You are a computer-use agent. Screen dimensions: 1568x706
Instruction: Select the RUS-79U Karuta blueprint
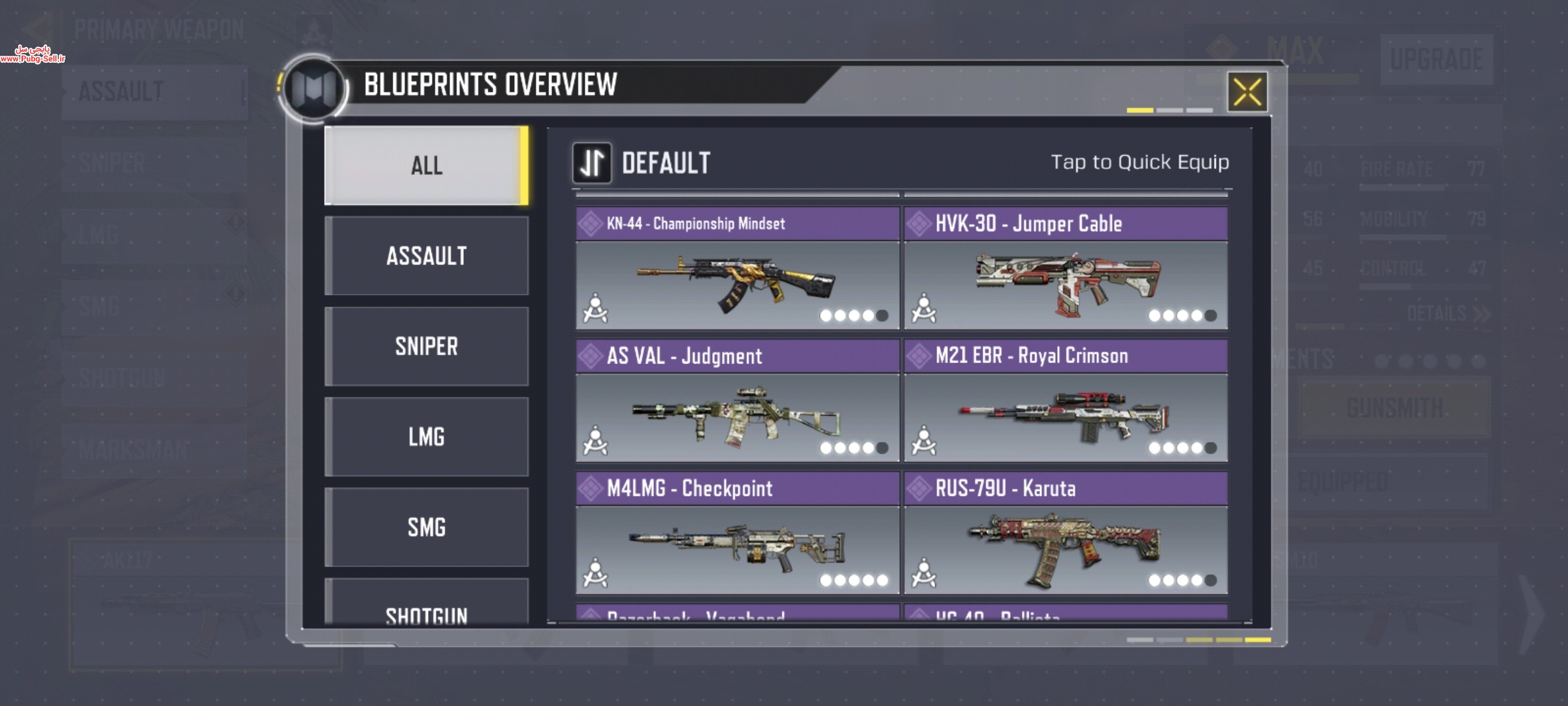point(1066,549)
